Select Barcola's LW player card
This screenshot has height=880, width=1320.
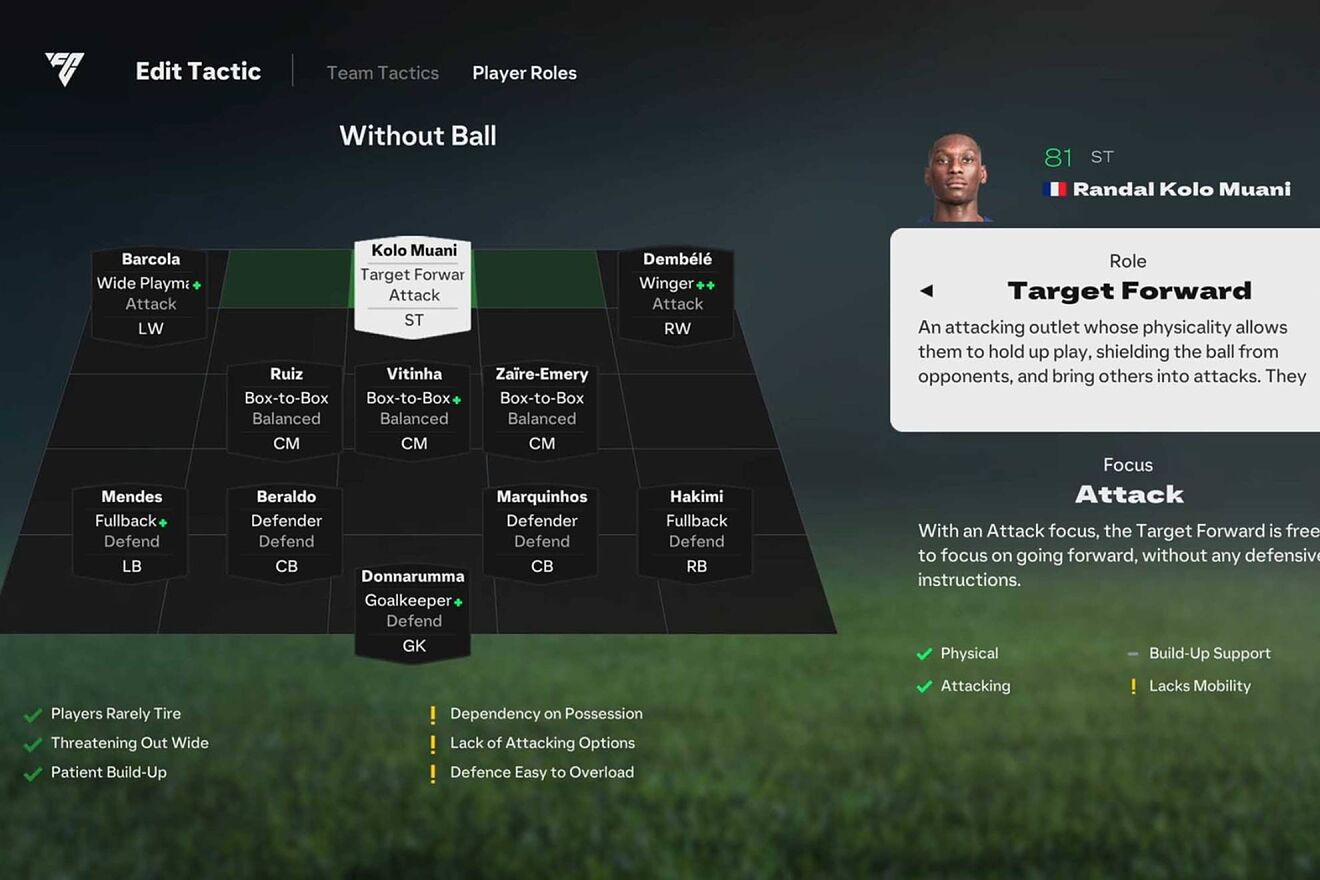[x=150, y=294]
